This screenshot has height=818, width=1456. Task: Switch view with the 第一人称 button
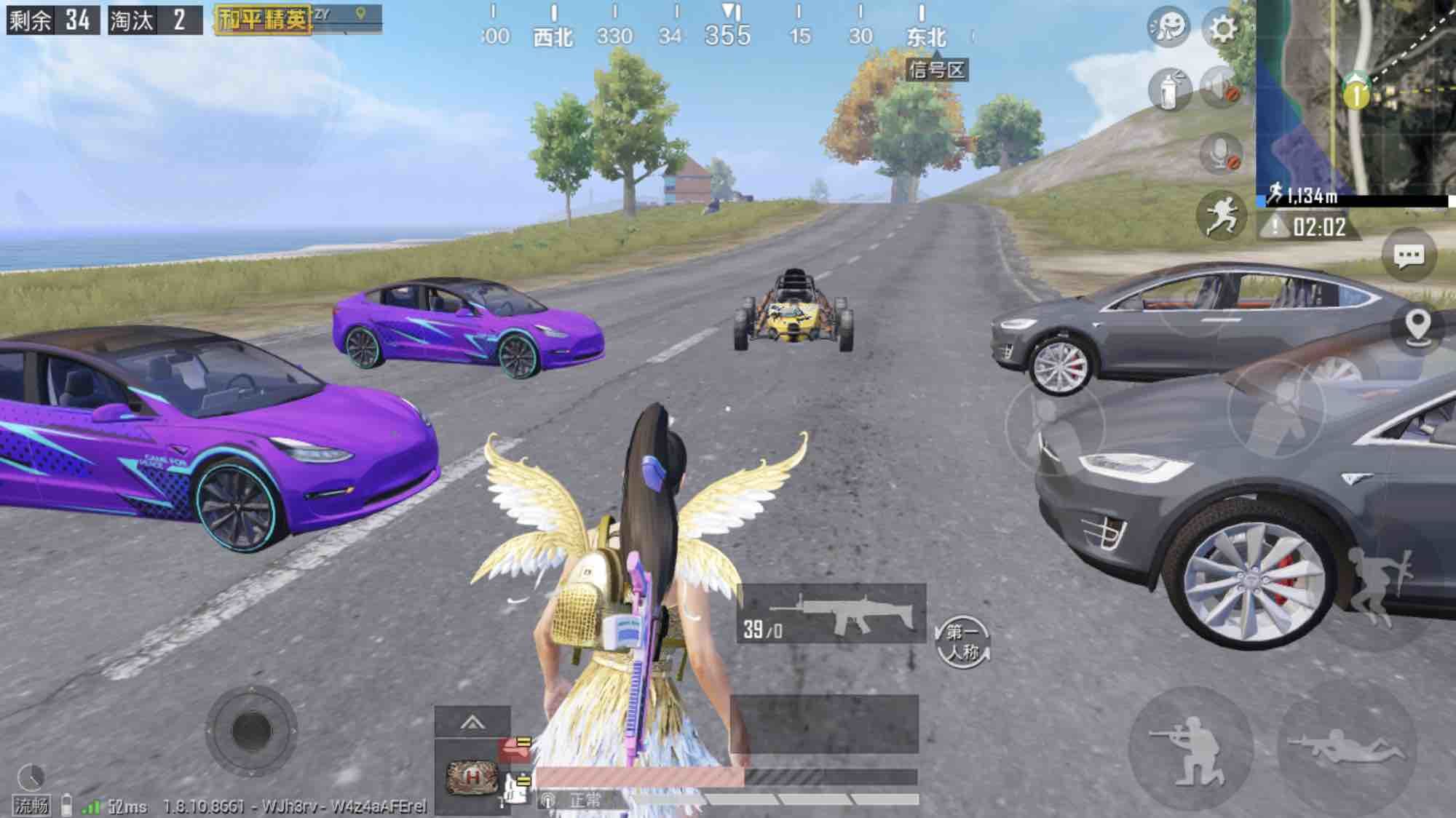pyautogui.click(x=962, y=642)
